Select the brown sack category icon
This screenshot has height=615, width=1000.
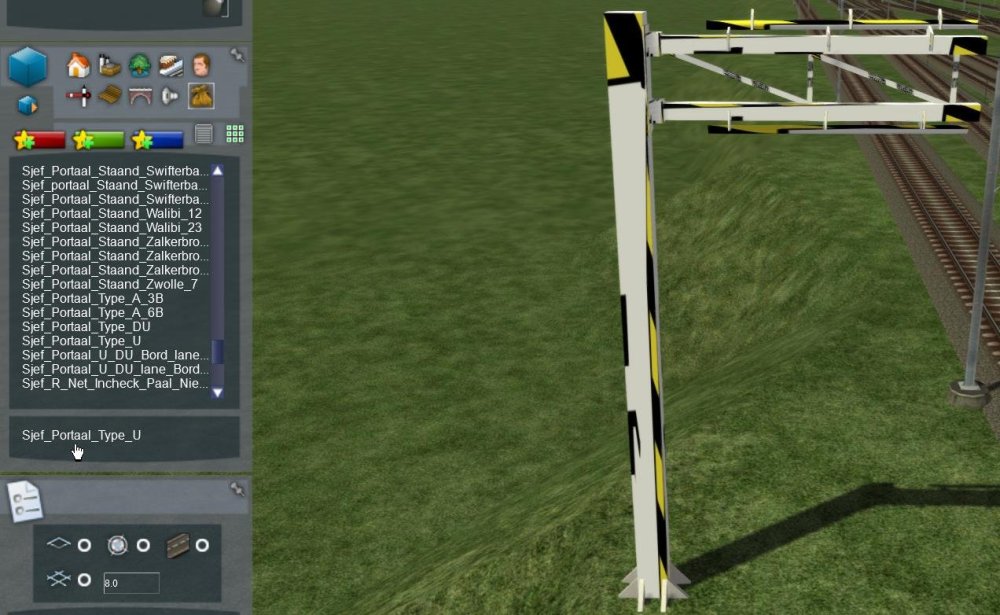coord(201,96)
